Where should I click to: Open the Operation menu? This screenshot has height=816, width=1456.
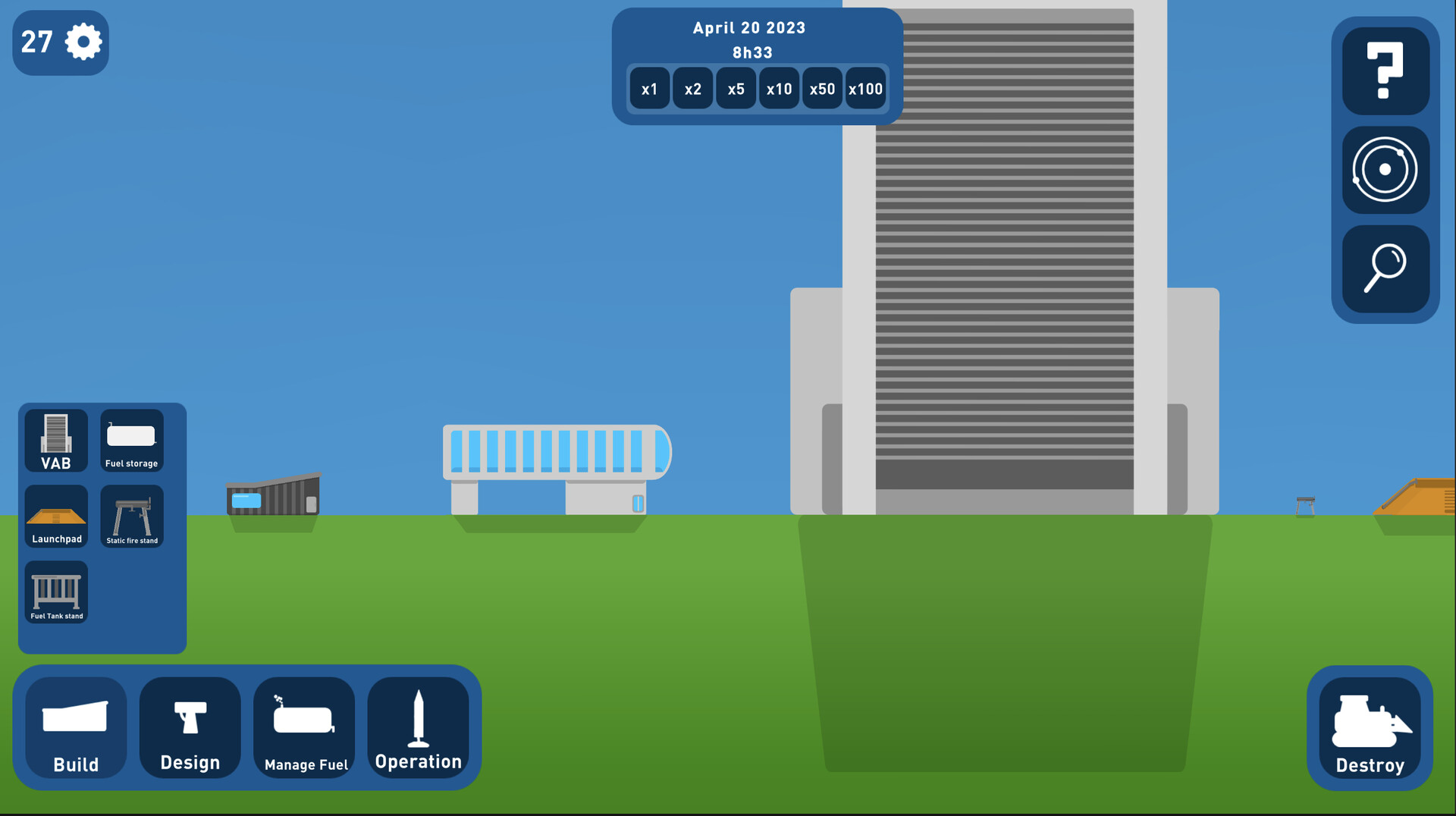[x=419, y=728]
